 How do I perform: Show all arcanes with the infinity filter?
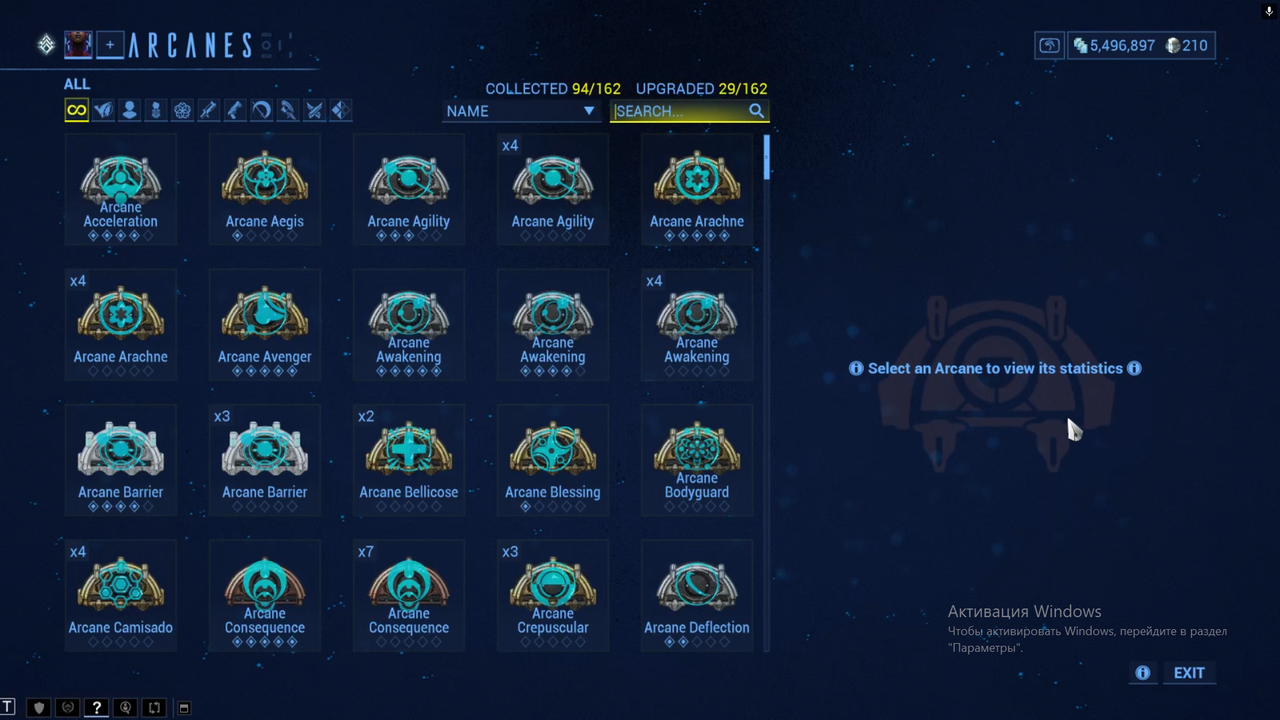[x=77, y=110]
